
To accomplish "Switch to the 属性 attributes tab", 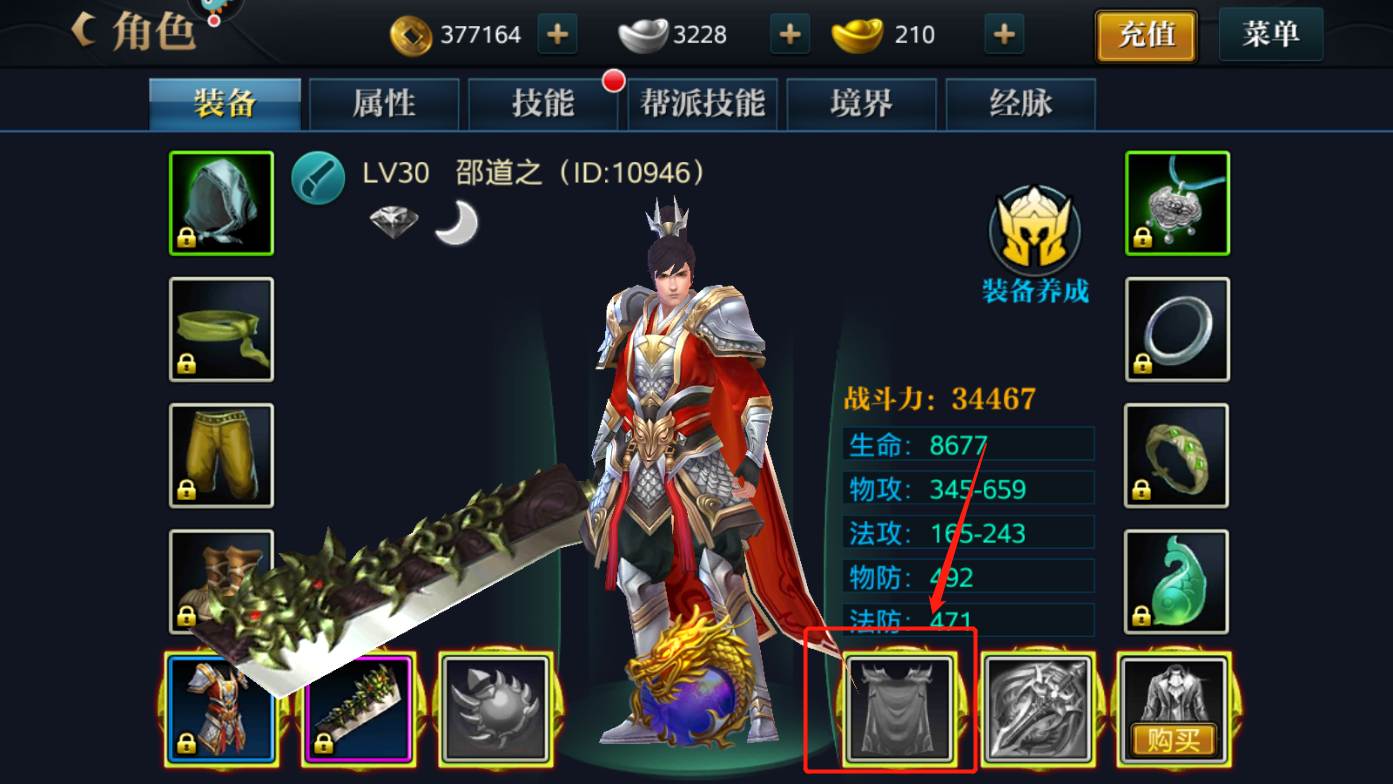I will (384, 104).
